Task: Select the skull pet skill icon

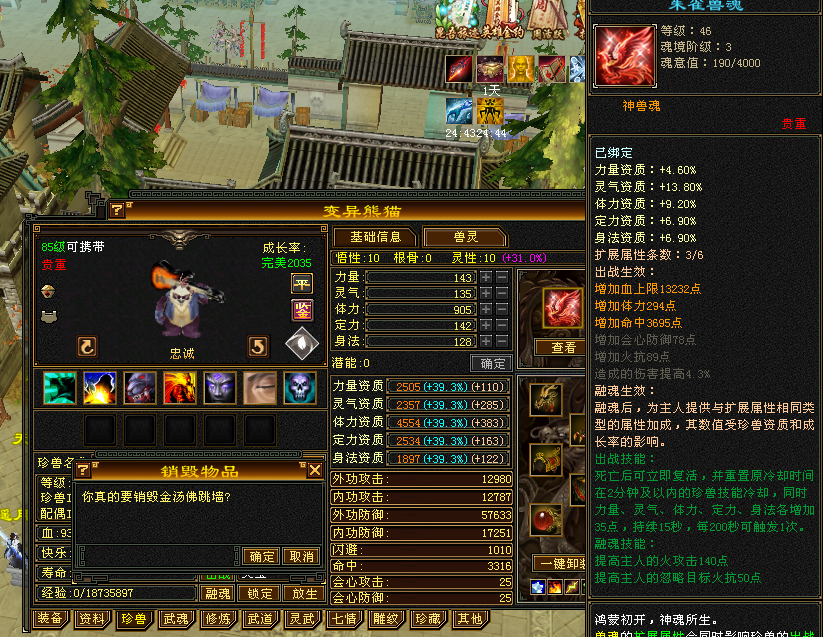Action: pyautogui.click(x=300, y=388)
